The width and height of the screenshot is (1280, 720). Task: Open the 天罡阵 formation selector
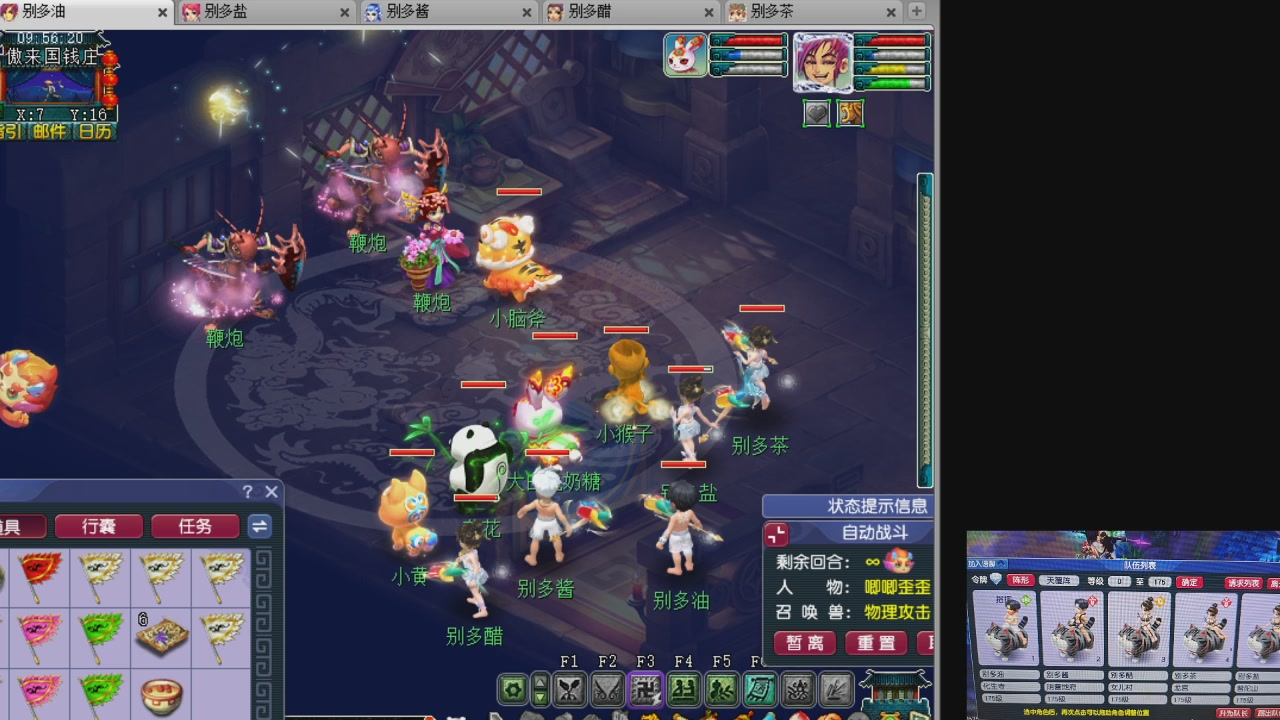1059,581
